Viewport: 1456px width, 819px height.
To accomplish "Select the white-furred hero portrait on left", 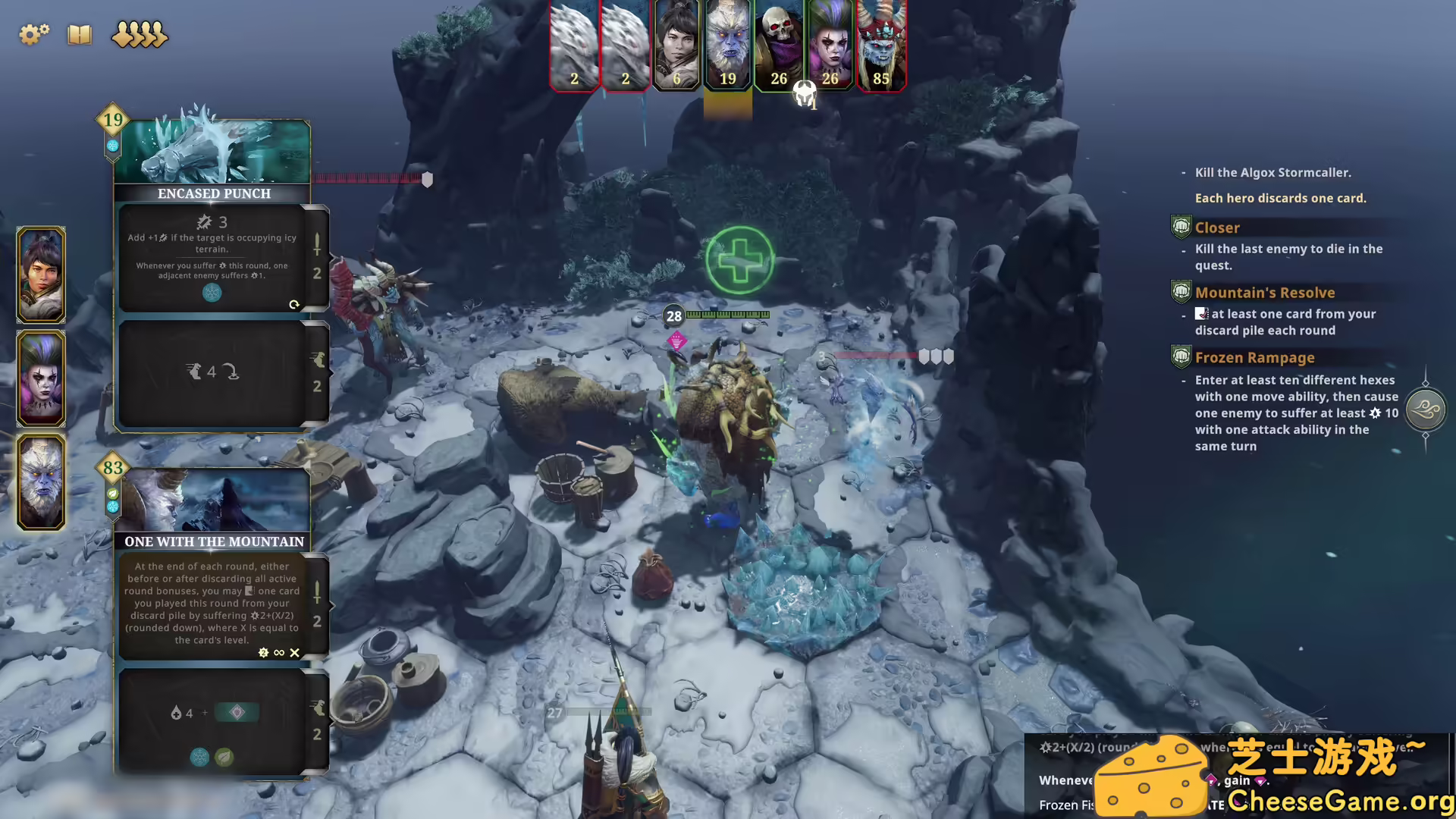I will (x=41, y=482).
